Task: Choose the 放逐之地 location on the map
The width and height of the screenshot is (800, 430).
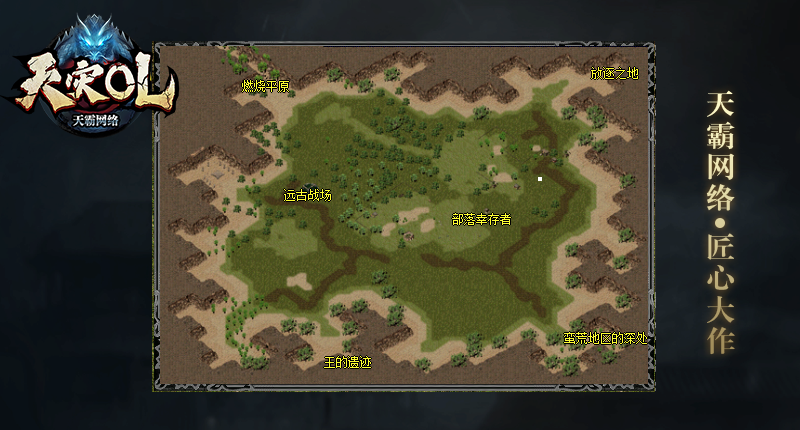Action: click(614, 74)
